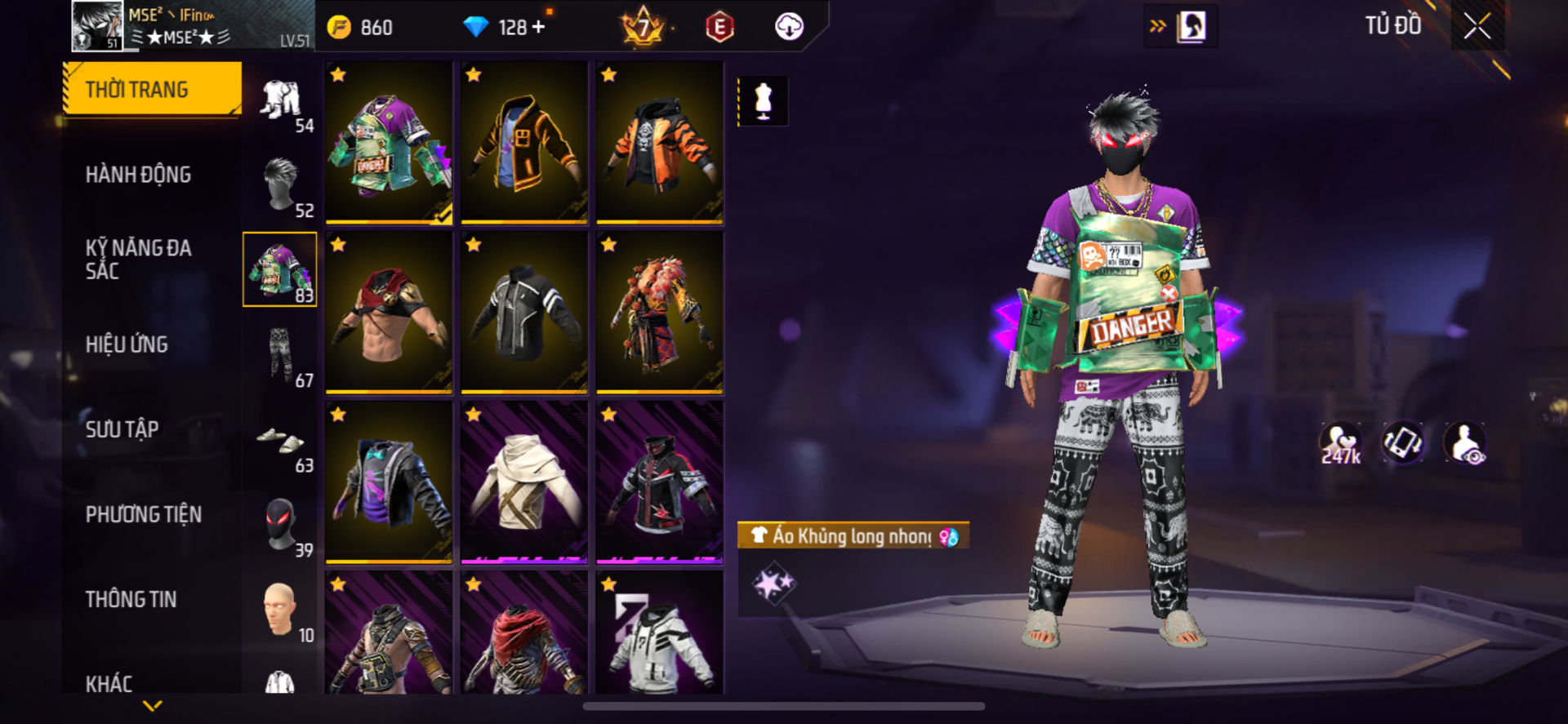The image size is (1568, 724).
Task: Click the player profile avatar
Action: click(x=97, y=25)
